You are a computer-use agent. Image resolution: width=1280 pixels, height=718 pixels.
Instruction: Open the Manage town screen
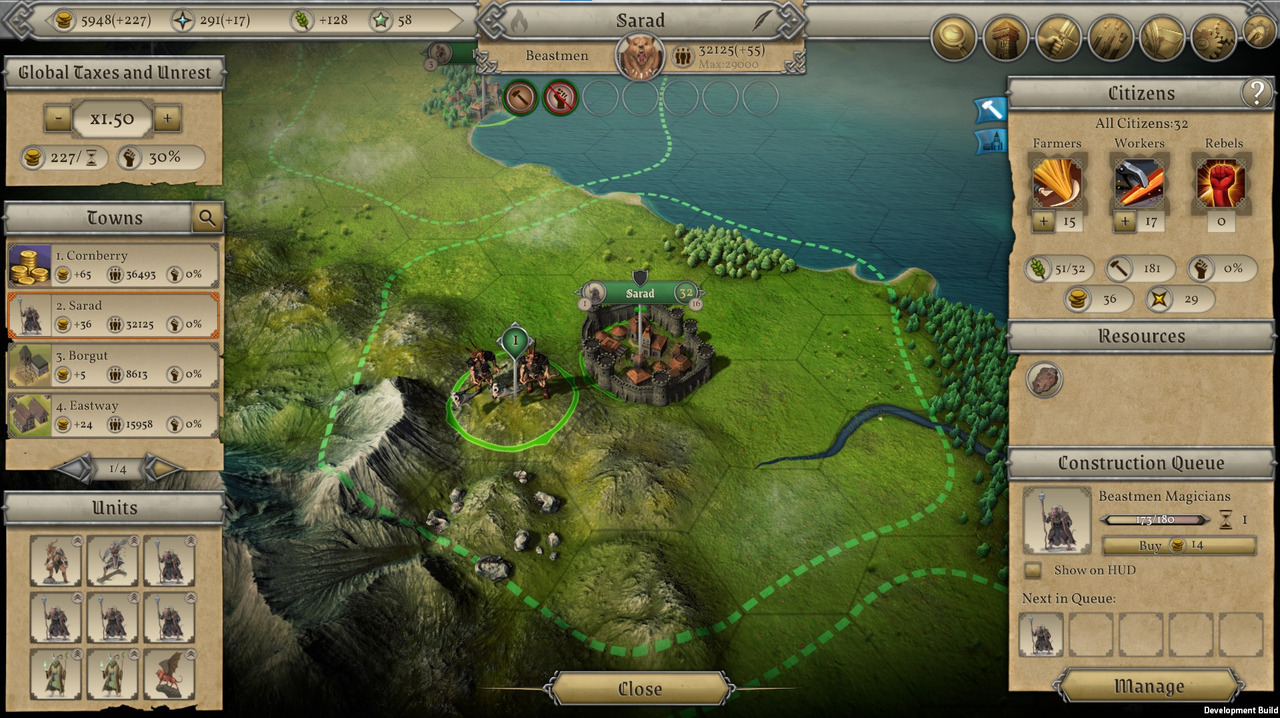click(x=1149, y=687)
